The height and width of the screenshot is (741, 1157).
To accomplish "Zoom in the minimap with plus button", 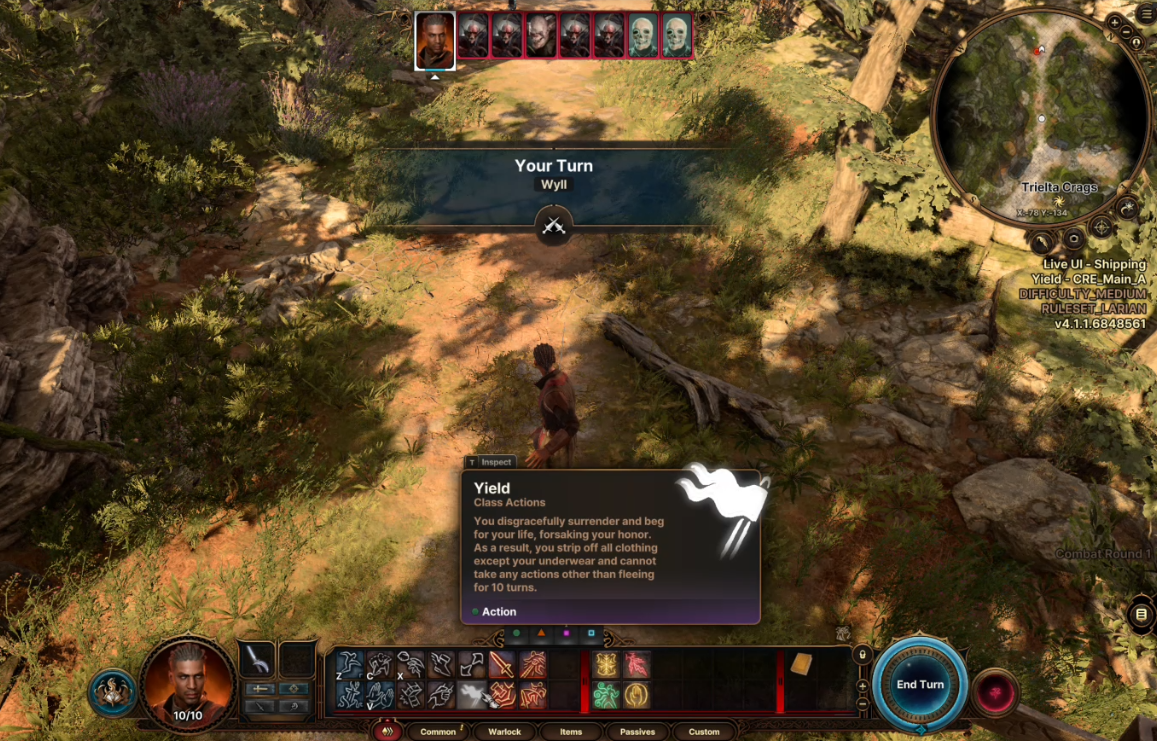I will click(1115, 22).
